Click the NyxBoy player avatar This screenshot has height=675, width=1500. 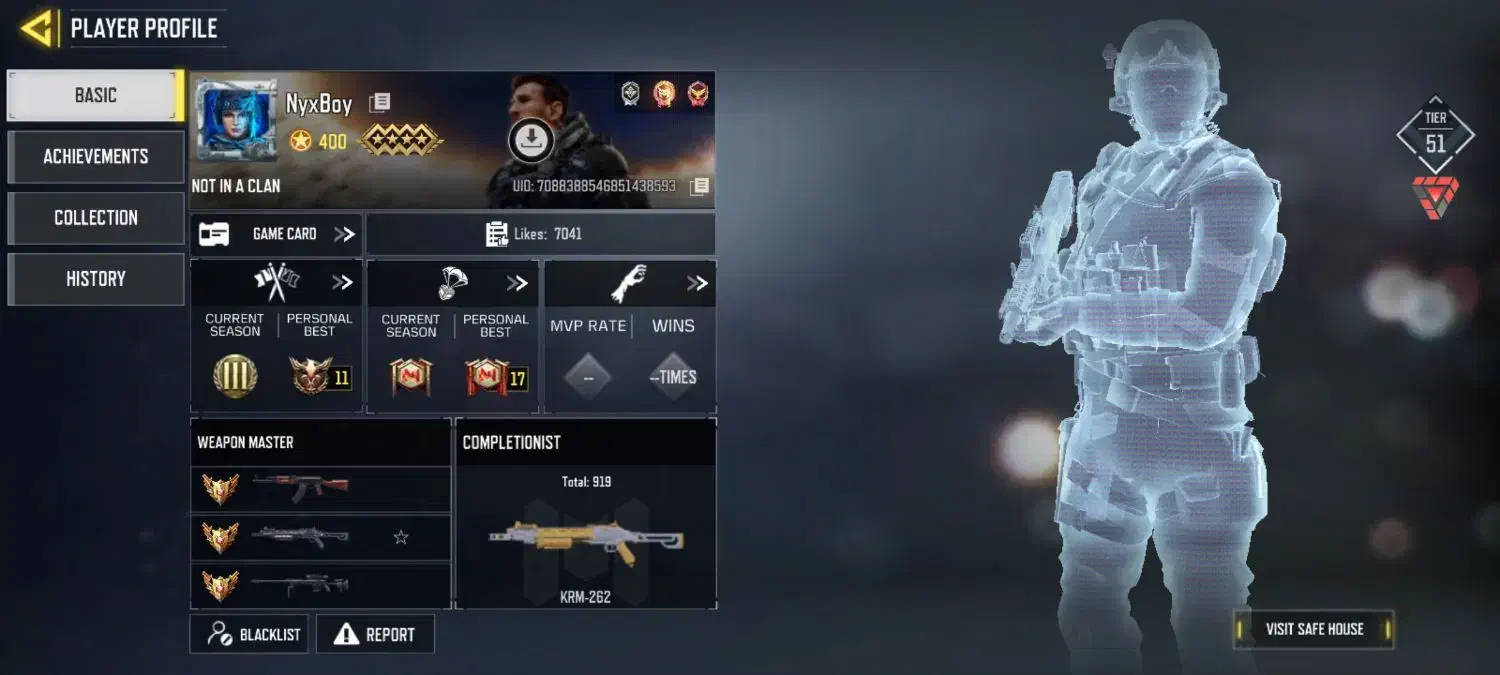click(235, 120)
